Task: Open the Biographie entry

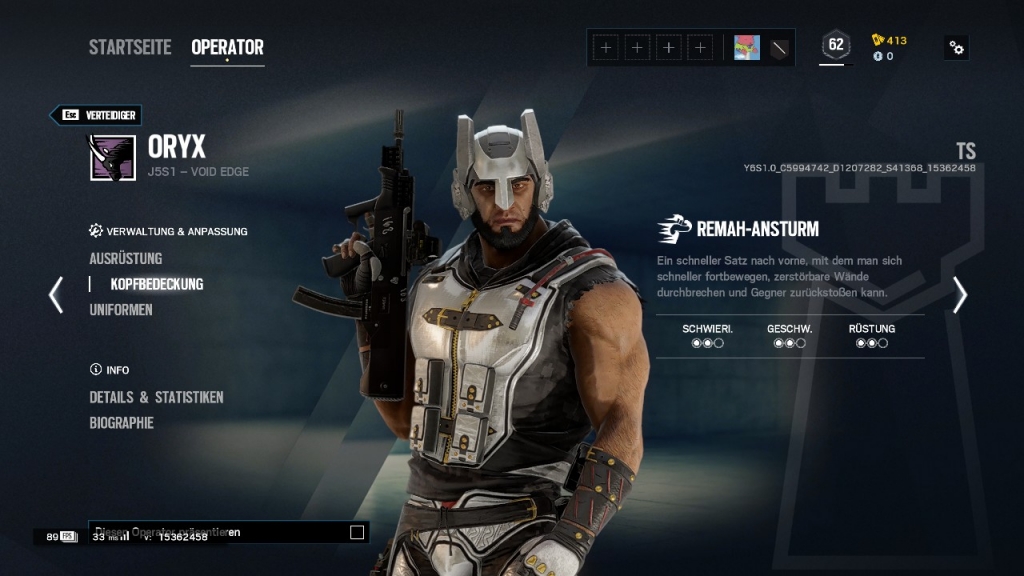Action: (x=122, y=423)
